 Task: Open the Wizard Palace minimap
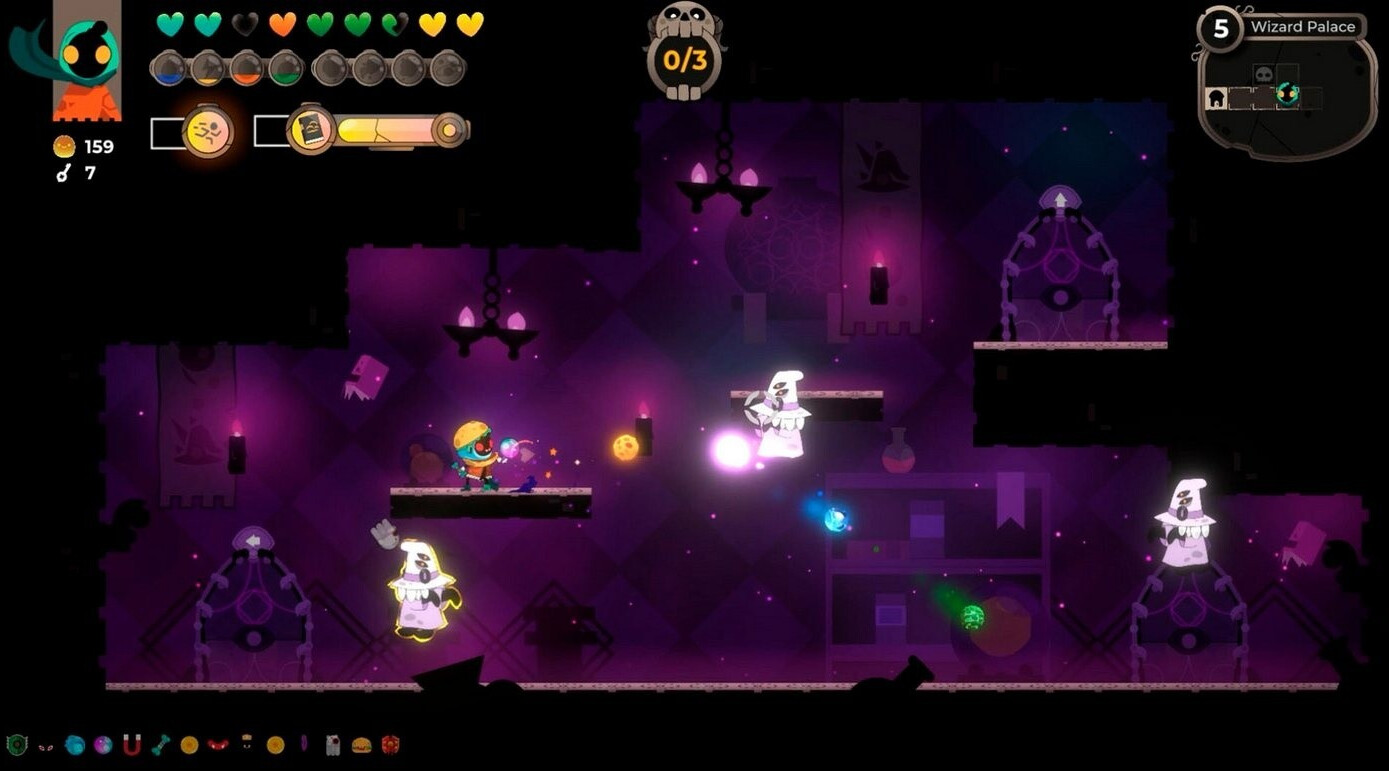point(1286,92)
